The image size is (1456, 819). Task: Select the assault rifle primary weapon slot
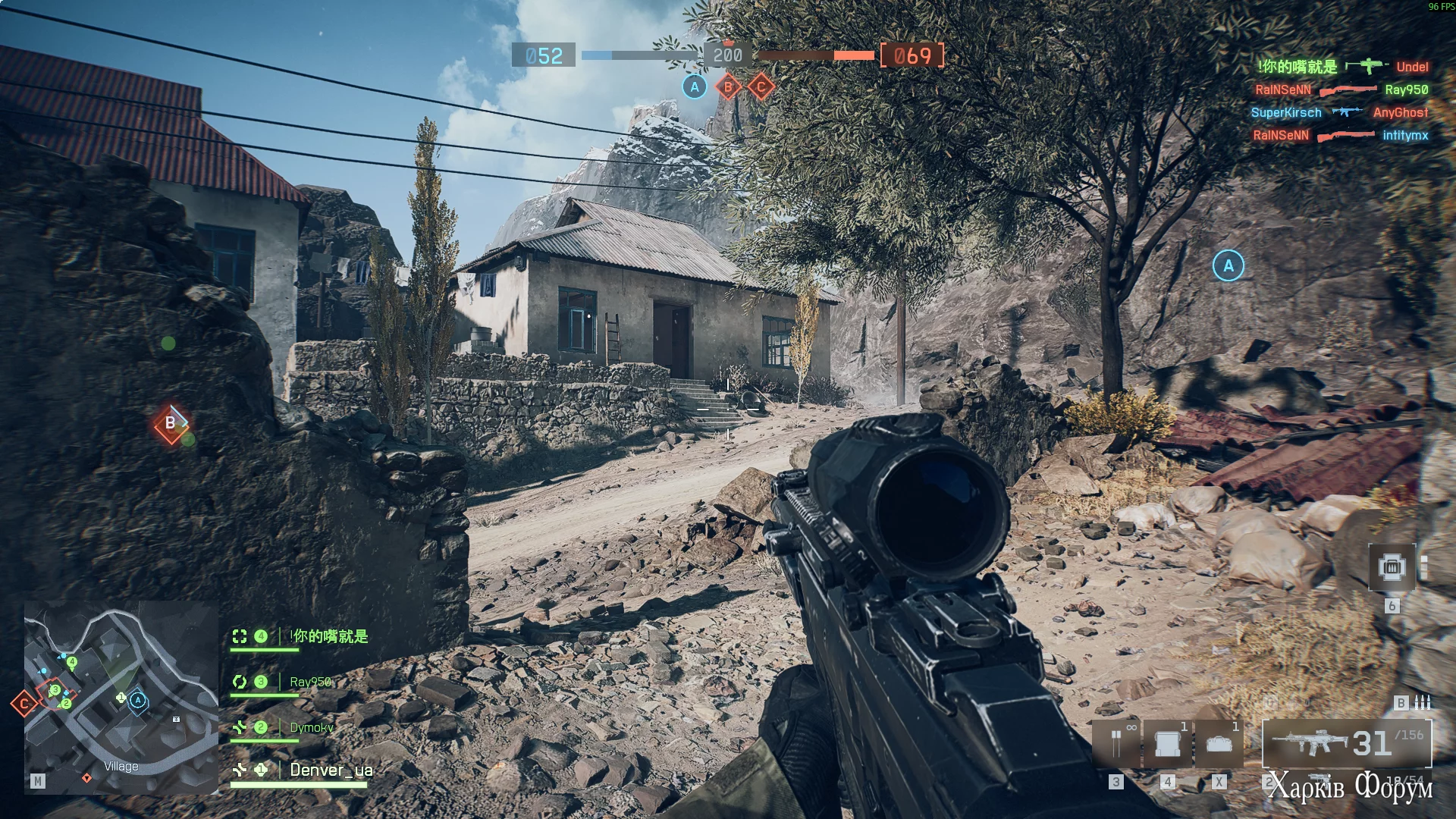(1346, 743)
